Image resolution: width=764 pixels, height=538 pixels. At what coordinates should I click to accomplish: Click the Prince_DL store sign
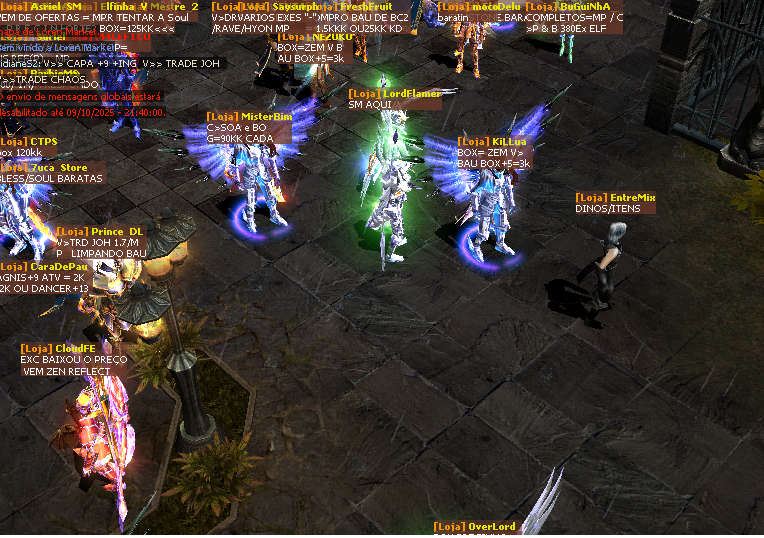coord(100,232)
